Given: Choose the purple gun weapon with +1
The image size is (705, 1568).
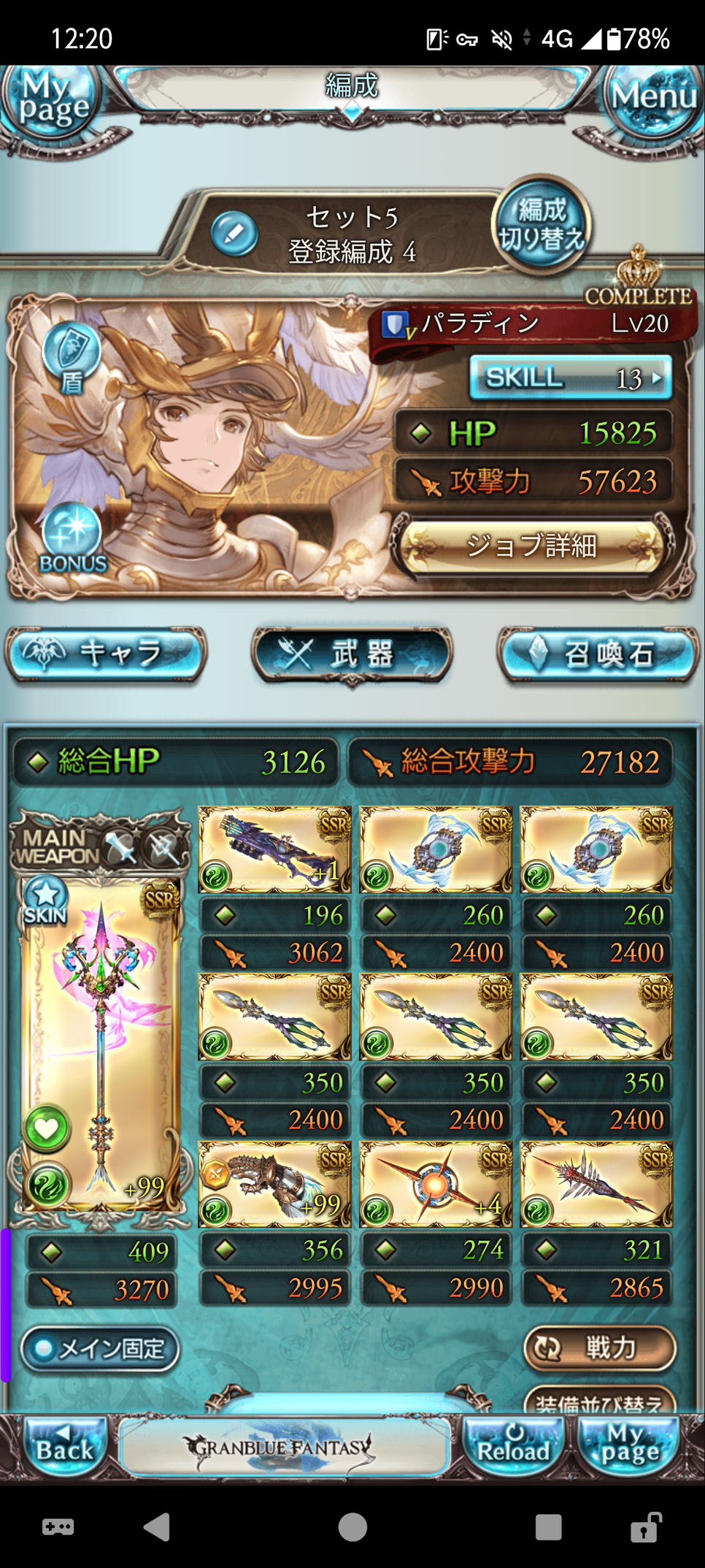Looking at the screenshot, I should point(274,849).
